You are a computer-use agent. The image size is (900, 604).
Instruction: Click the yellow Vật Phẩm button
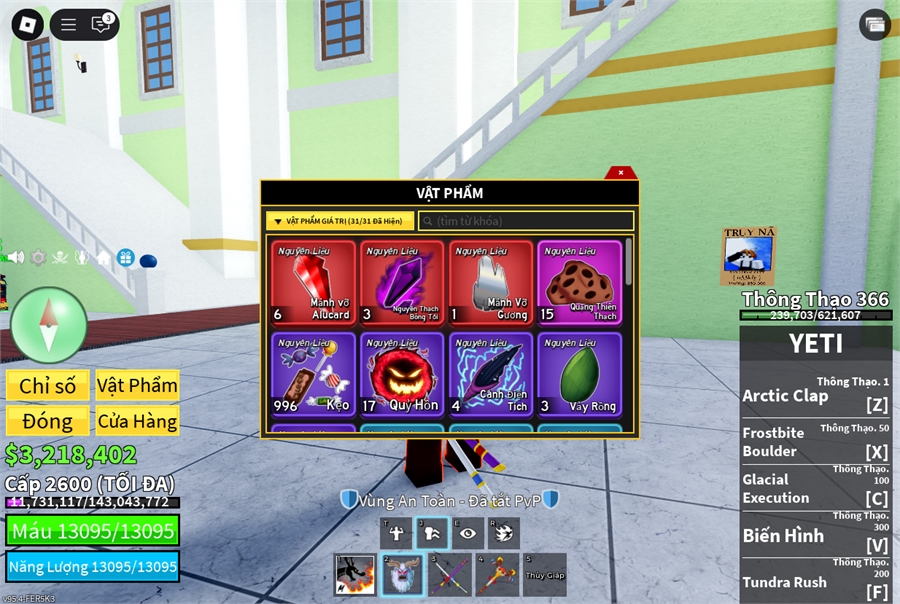click(x=137, y=386)
